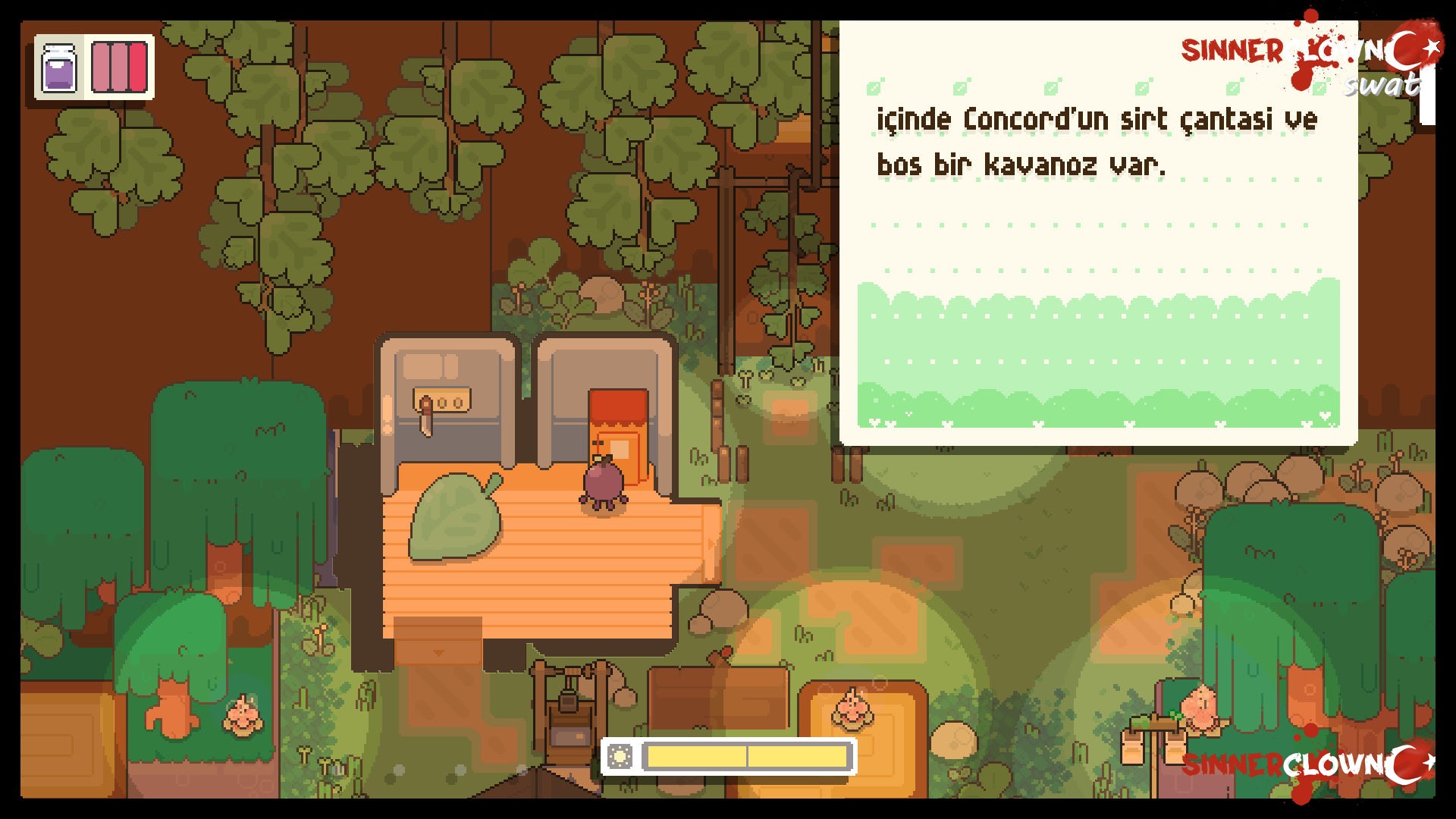1456x819 pixels.
Task: Advance the 'bos bir kavanoz var' dialog
Action: pos(1024,163)
